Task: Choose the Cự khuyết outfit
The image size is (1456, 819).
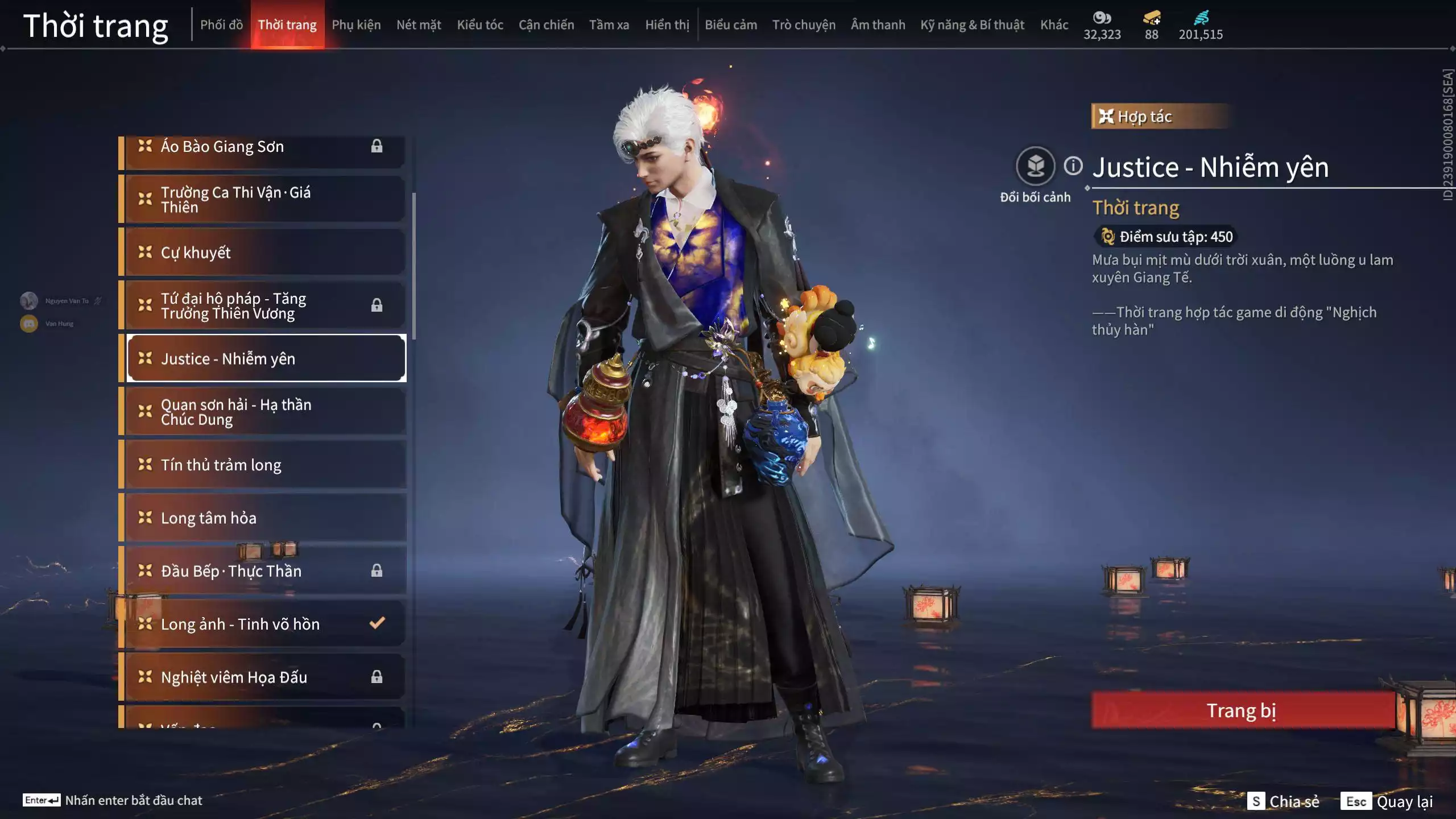Action: pos(265,253)
